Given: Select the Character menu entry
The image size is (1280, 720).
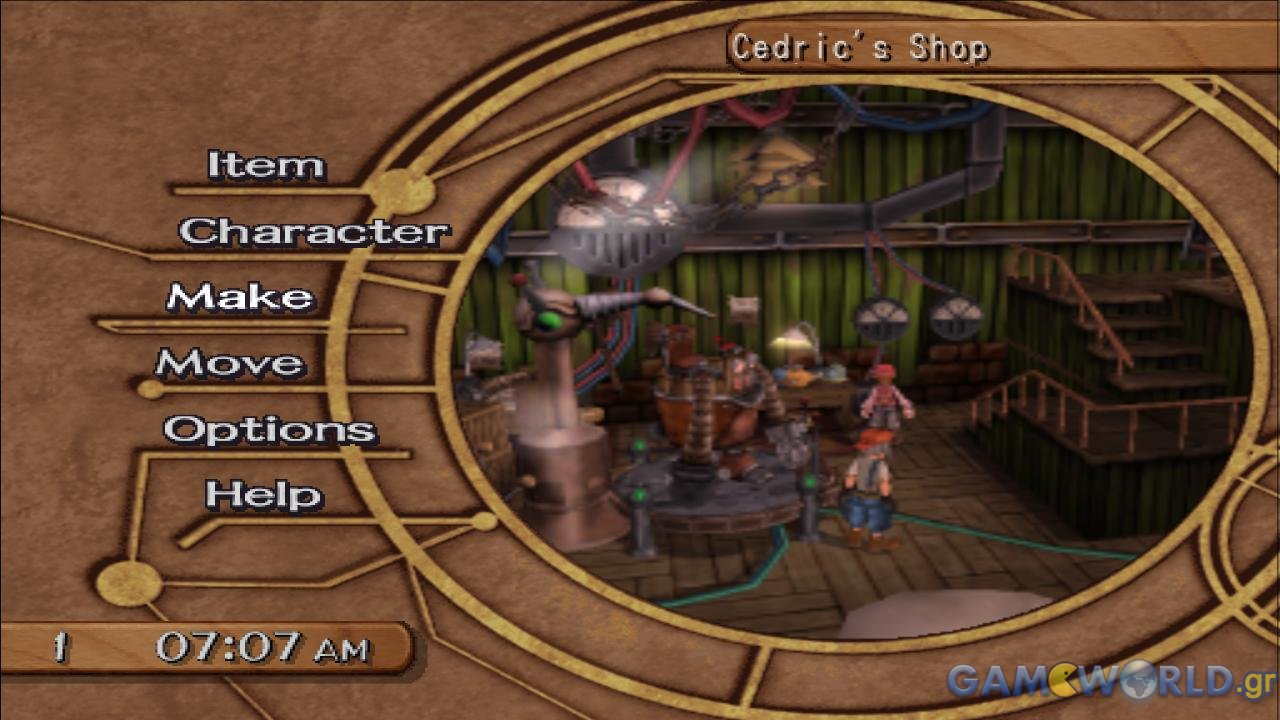Looking at the screenshot, I should 314,232.
